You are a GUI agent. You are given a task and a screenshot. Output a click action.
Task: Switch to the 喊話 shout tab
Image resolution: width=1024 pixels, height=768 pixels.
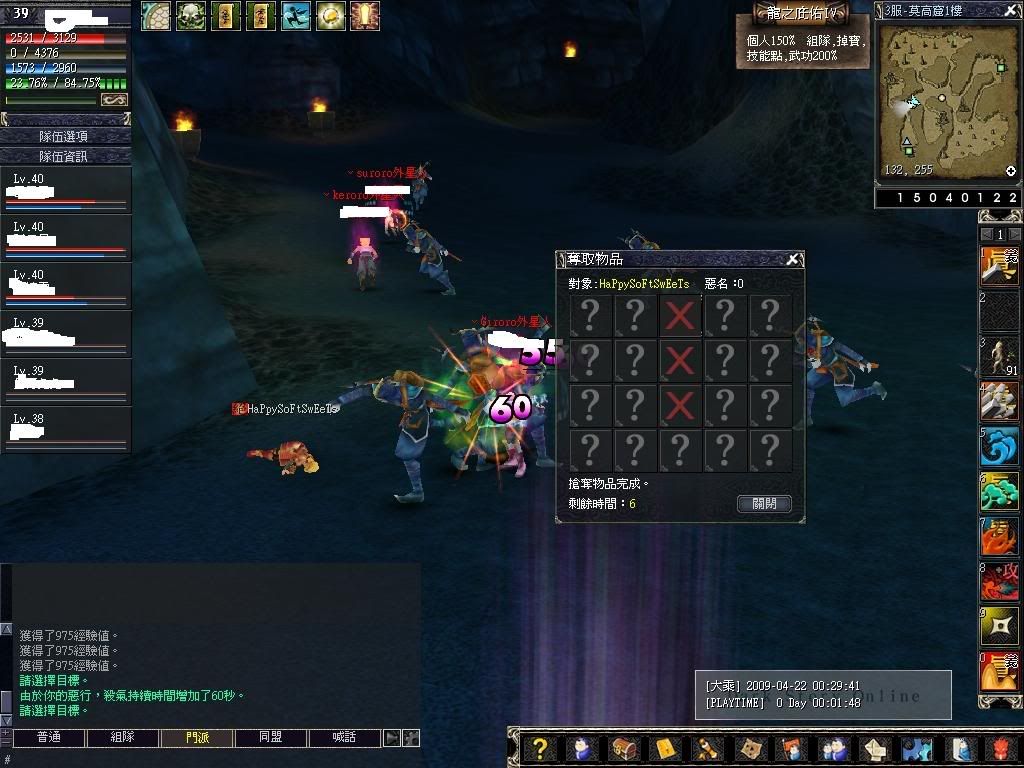[x=344, y=738]
